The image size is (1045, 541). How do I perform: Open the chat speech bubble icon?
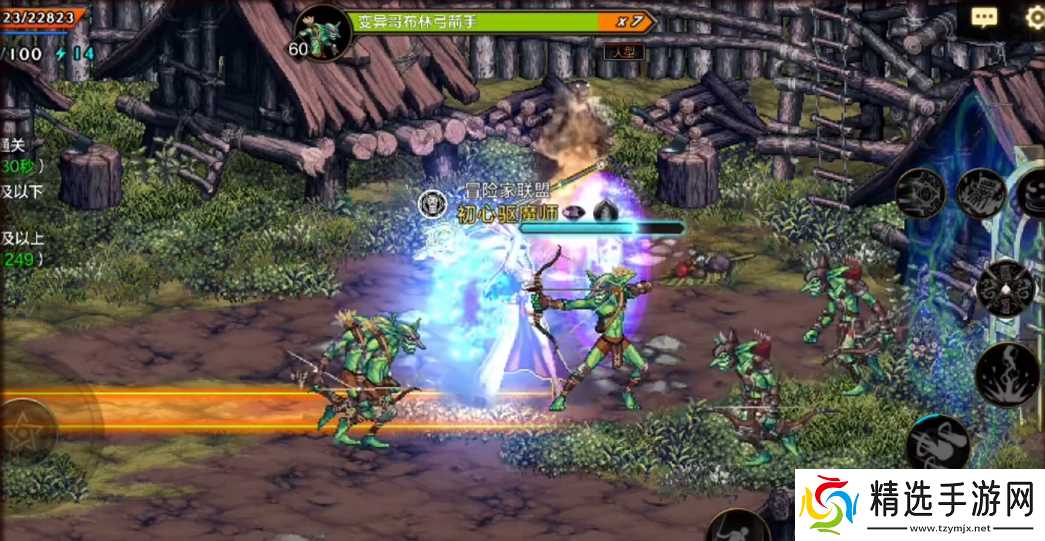tap(984, 17)
